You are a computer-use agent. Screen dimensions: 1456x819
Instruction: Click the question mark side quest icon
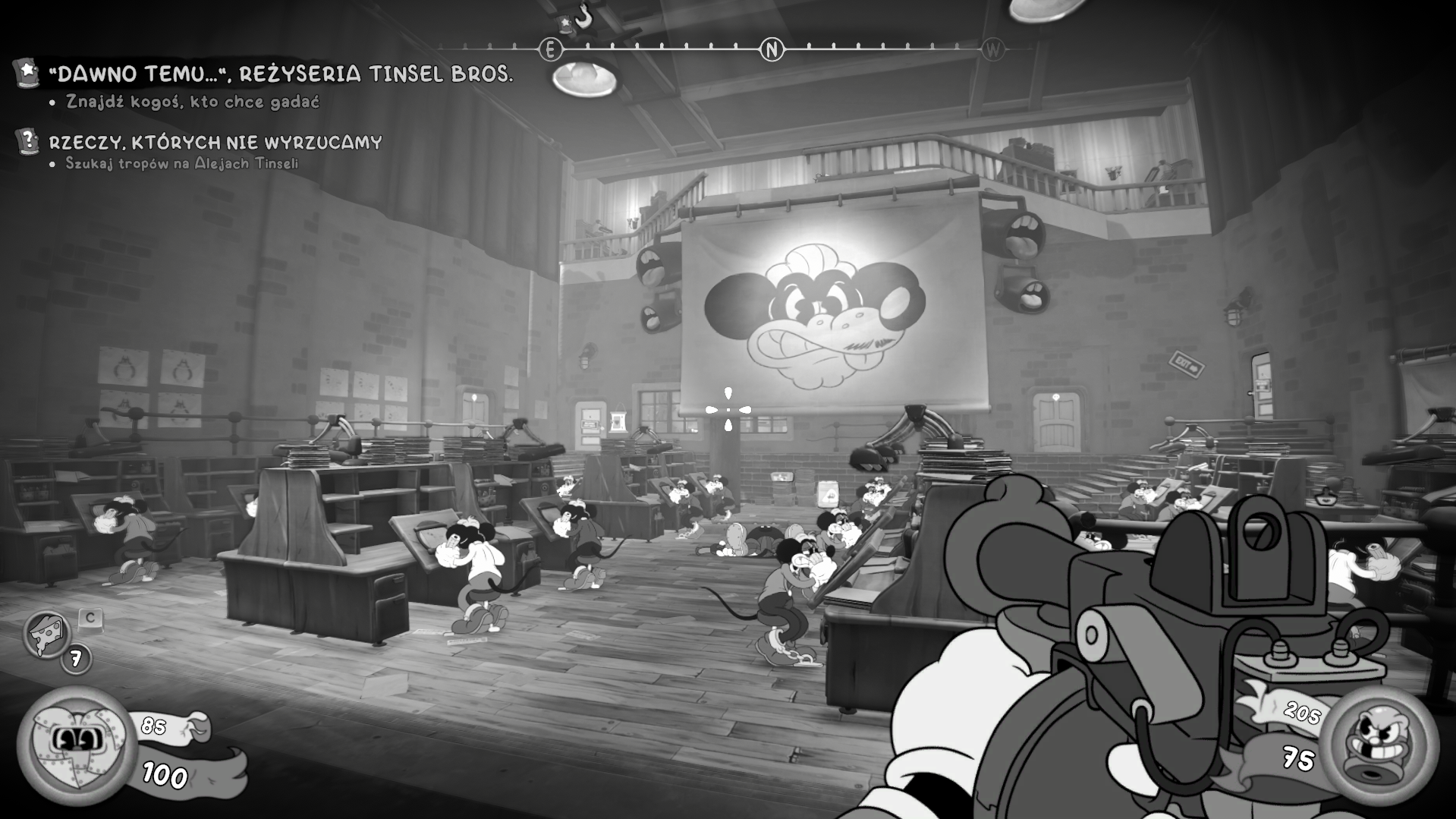(28, 141)
